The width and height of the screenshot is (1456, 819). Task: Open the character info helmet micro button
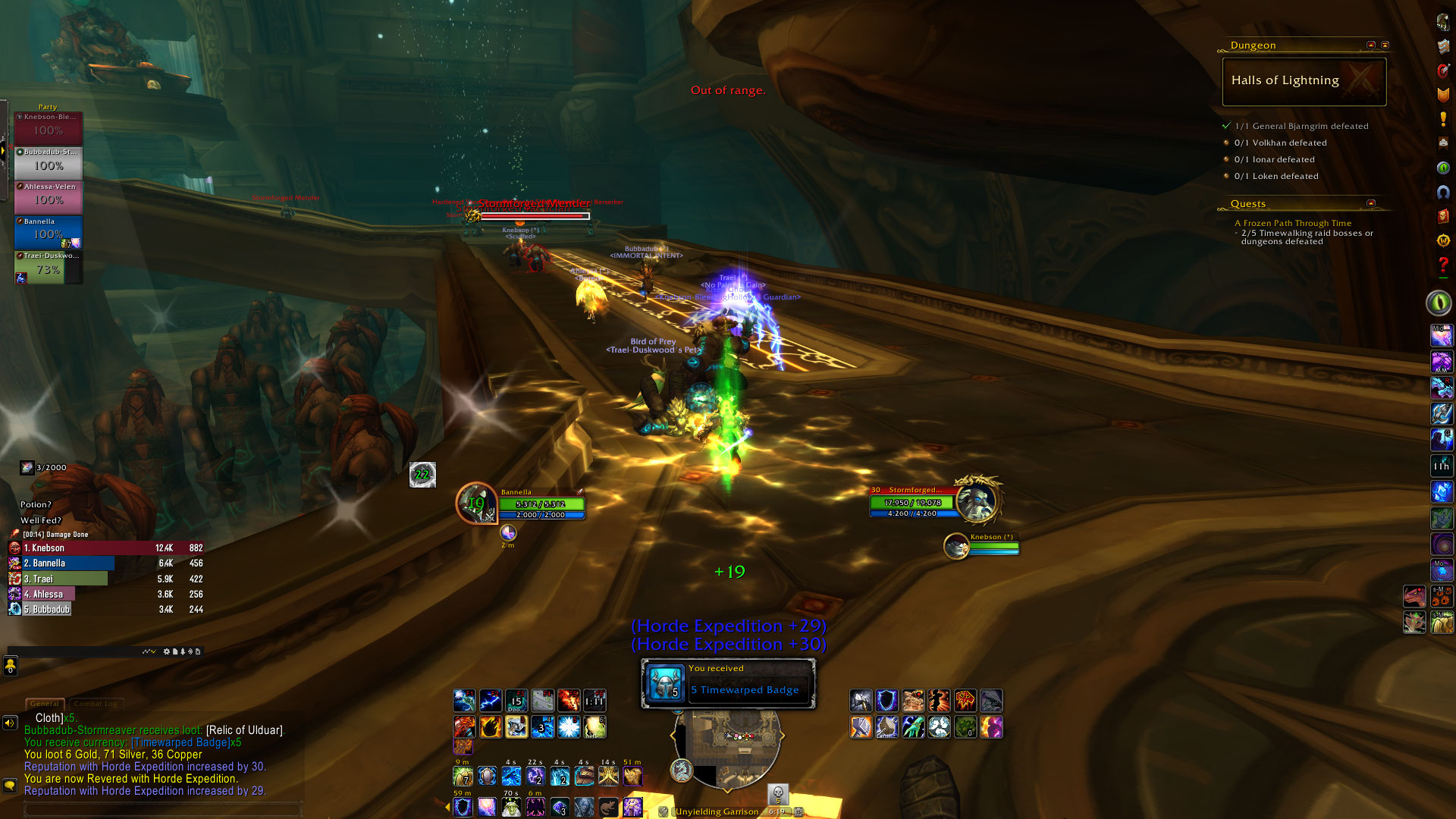pos(1443,22)
